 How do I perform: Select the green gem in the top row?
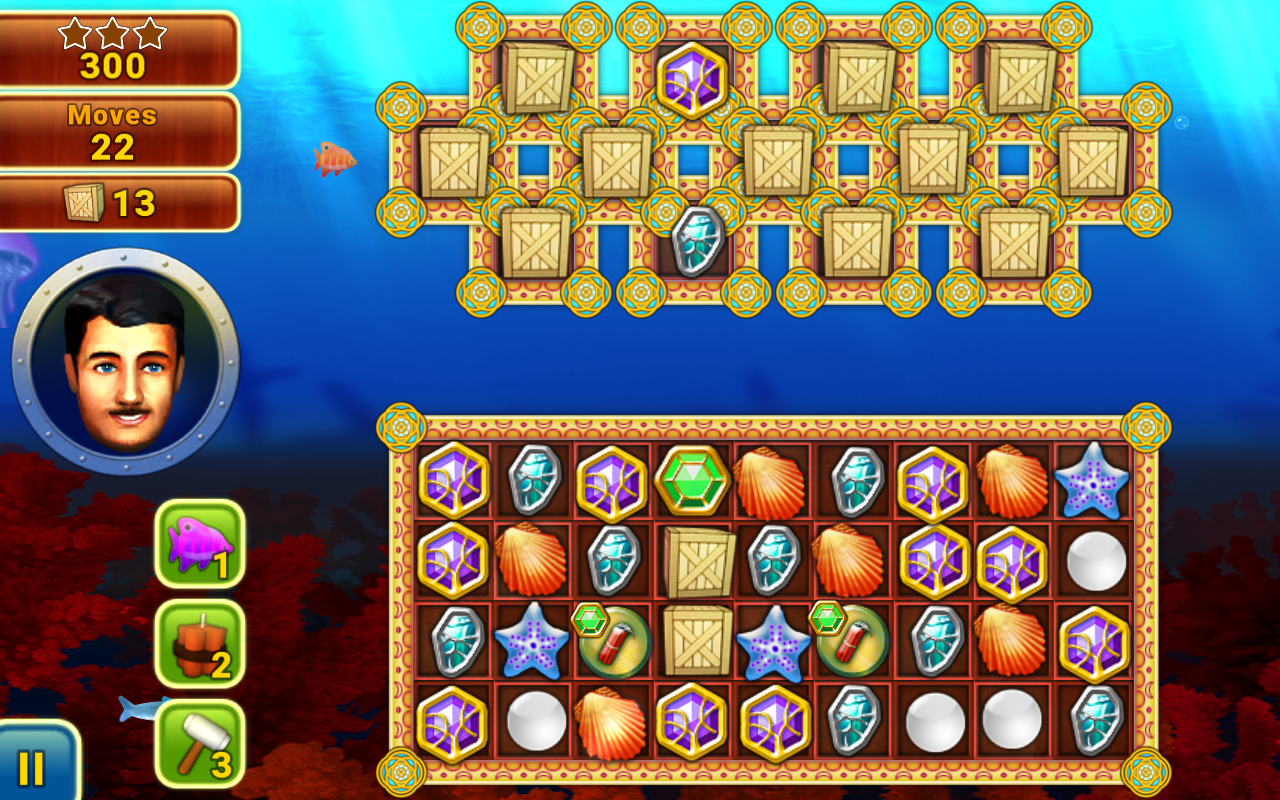click(x=693, y=479)
